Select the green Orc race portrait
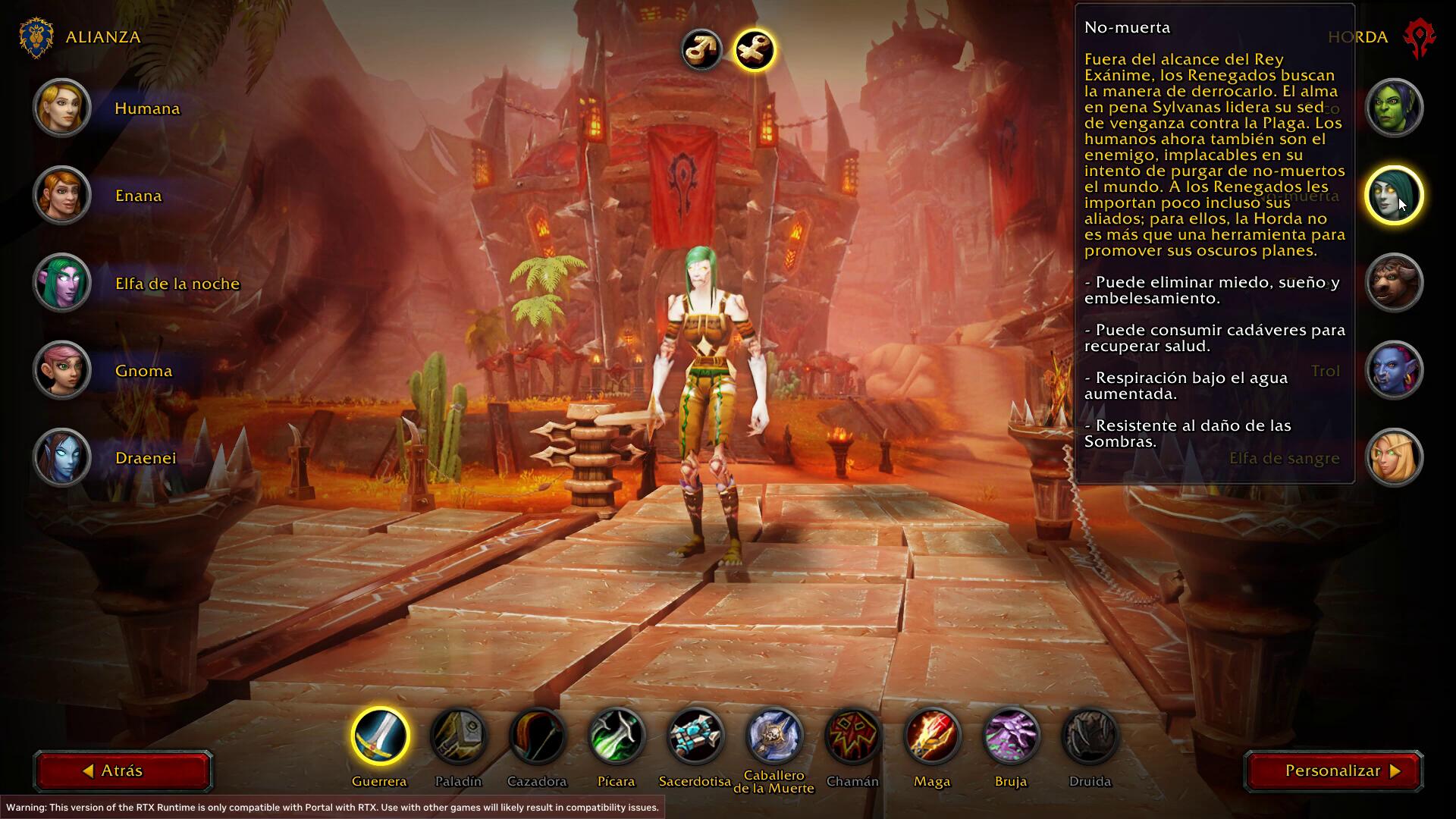 pos(1394,108)
